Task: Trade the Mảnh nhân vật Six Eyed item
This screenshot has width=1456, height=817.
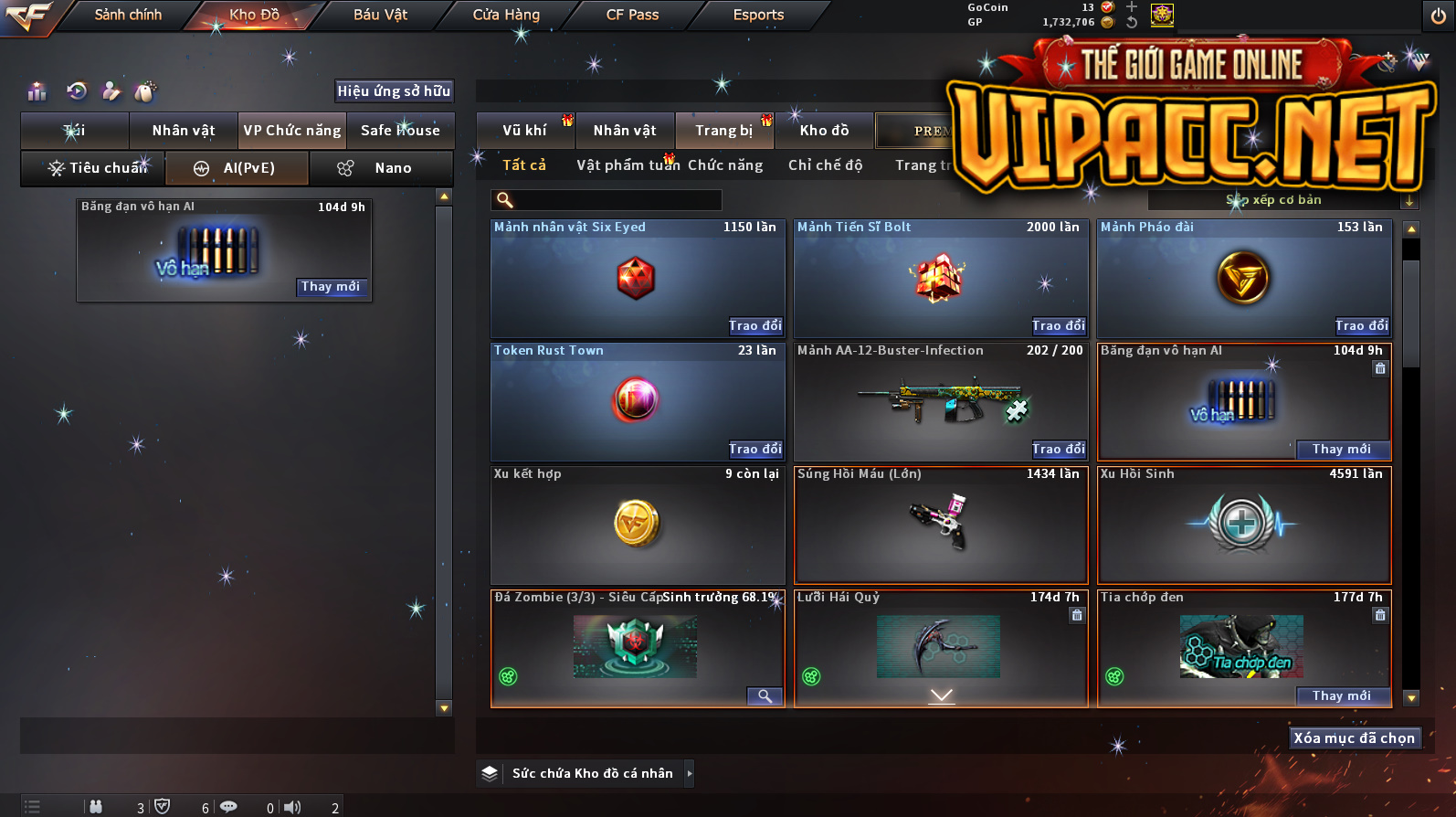Action: tap(754, 326)
